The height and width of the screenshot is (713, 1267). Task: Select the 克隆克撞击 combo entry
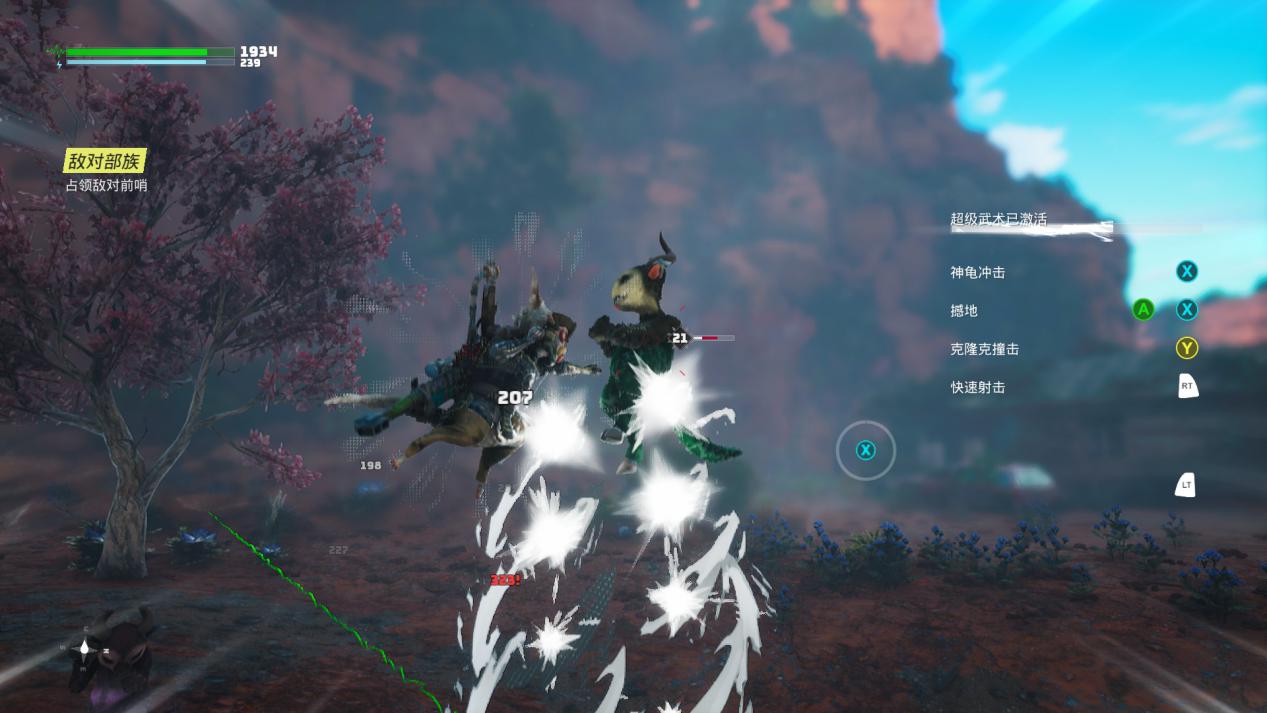coord(984,349)
